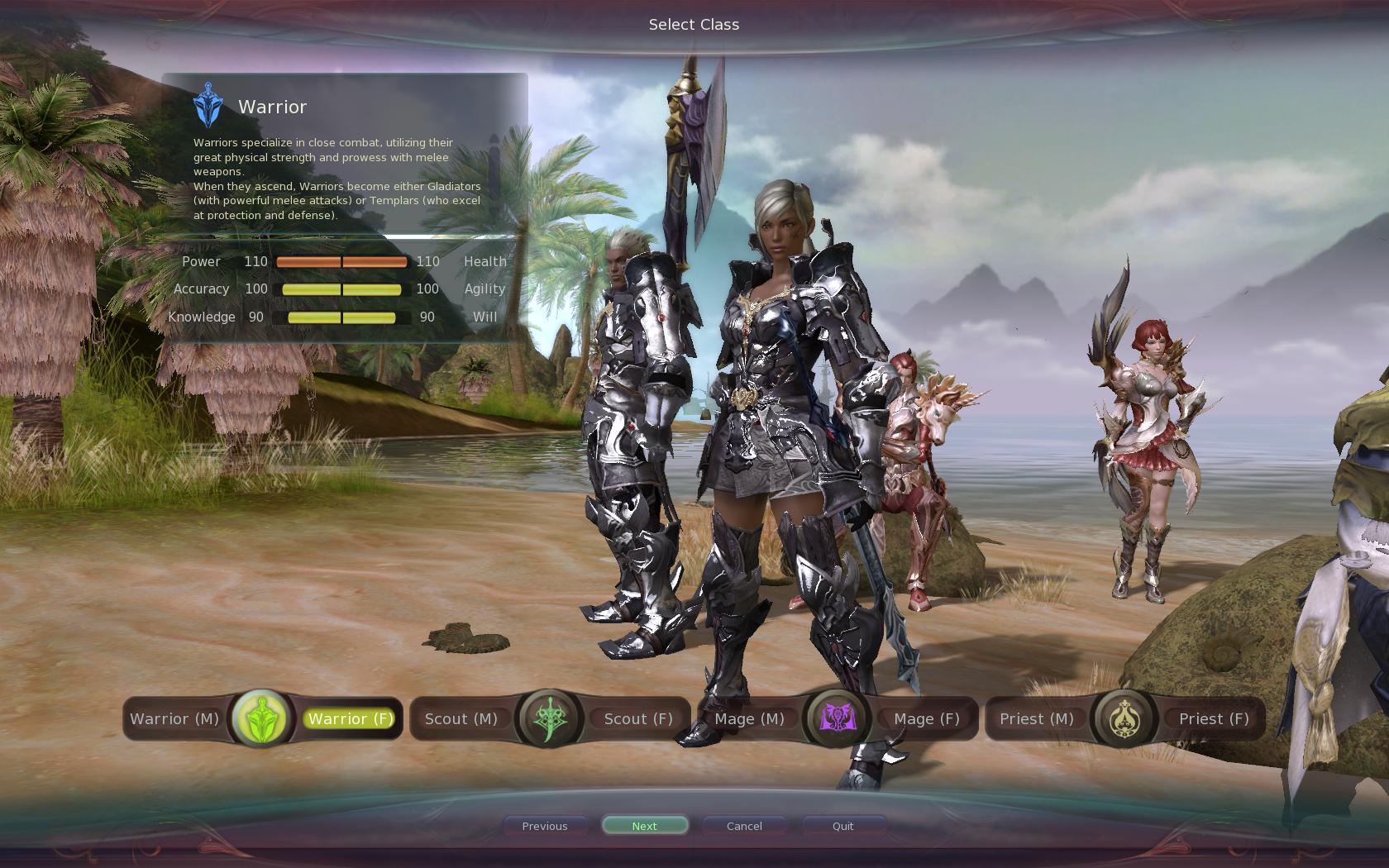Choose the Warrior (F) class option
Viewport: 1389px width, 868px height.
pos(351,719)
